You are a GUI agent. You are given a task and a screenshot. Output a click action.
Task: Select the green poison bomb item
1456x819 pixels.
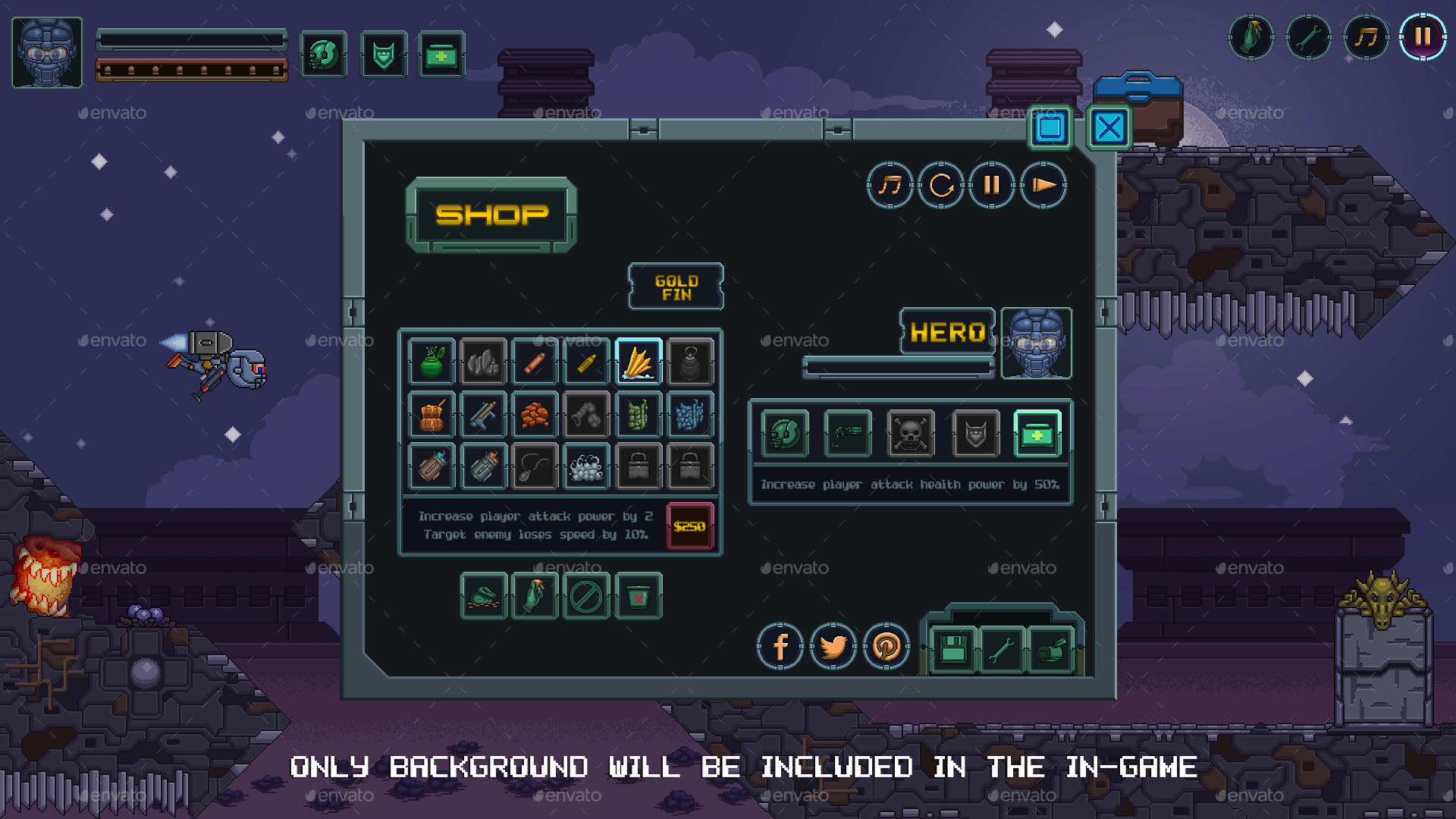tap(431, 362)
